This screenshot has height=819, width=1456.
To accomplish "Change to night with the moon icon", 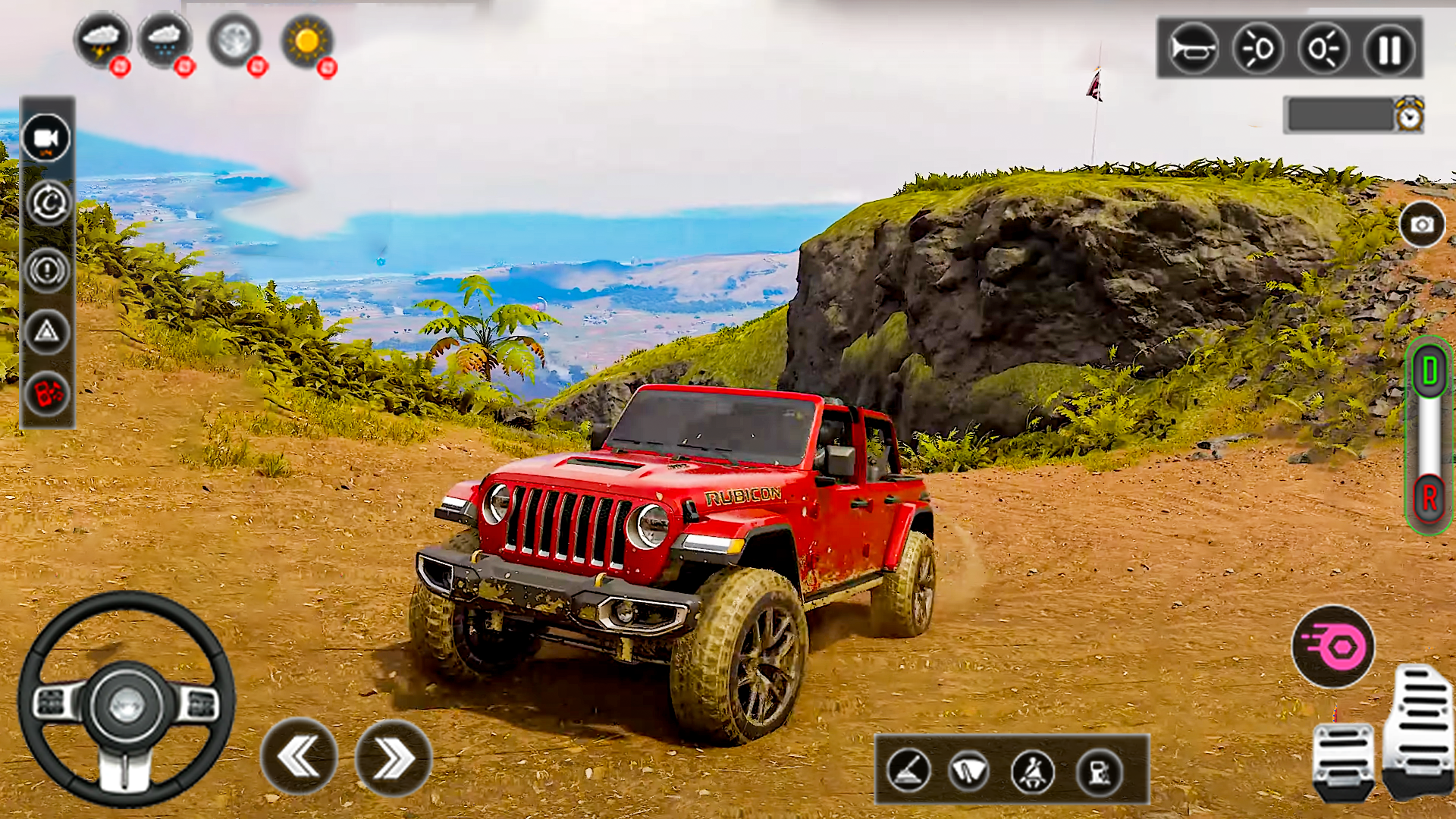I will [234, 41].
